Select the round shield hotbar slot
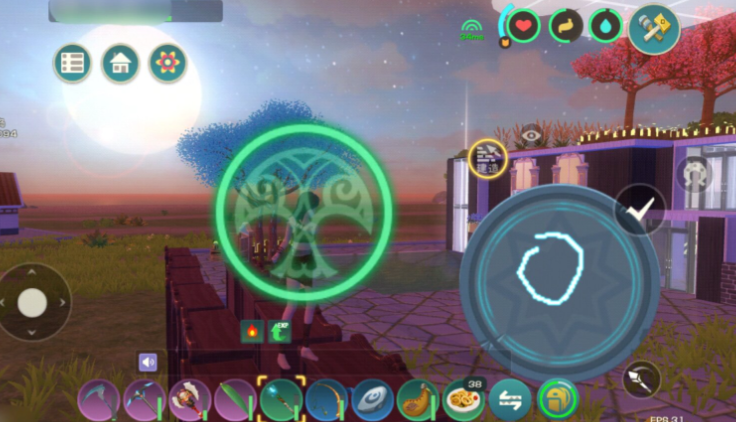This screenshot has width=736, height=422. (x=372, y=401)
